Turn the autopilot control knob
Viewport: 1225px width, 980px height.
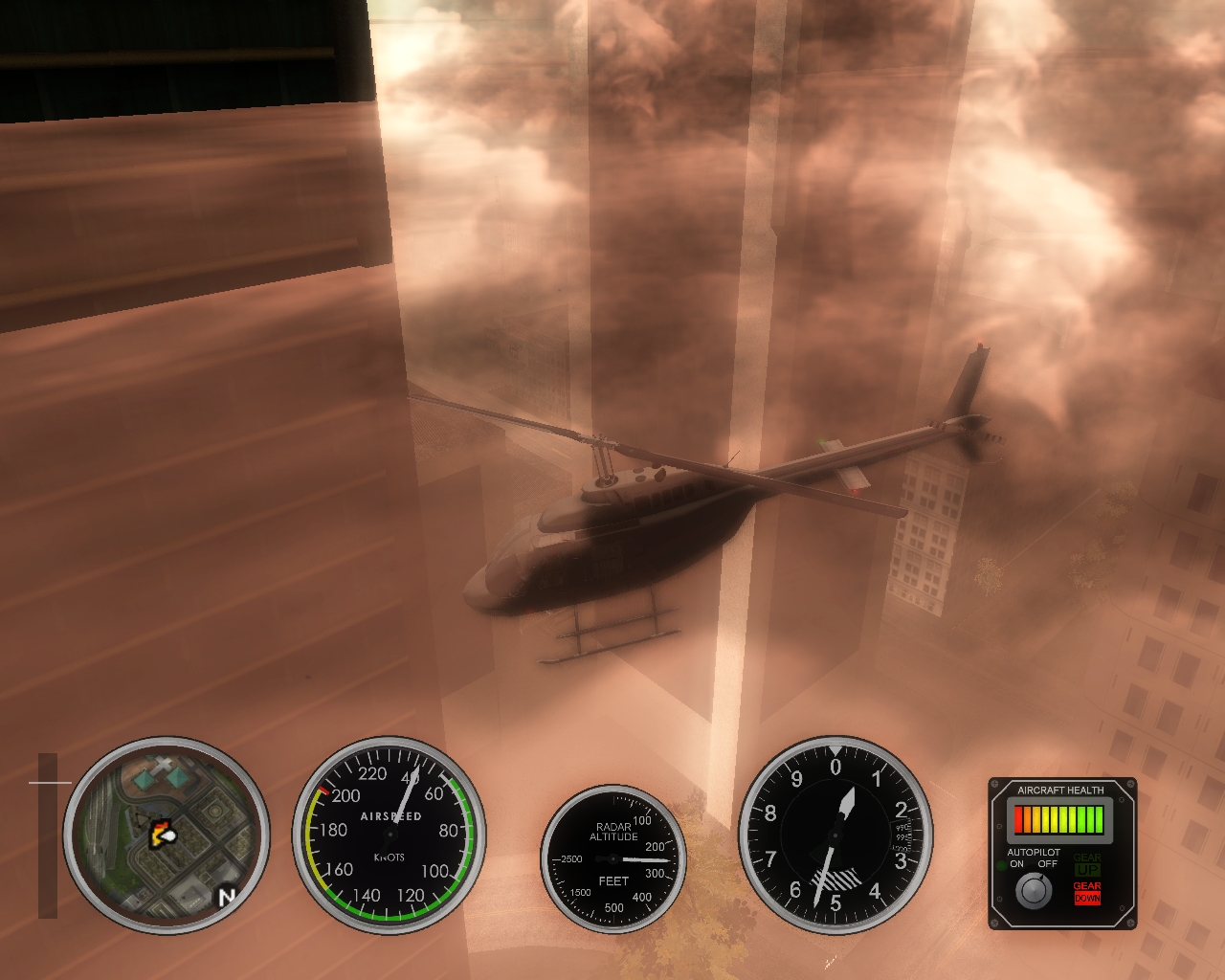pyautogui.click(x=1034, y=889)
